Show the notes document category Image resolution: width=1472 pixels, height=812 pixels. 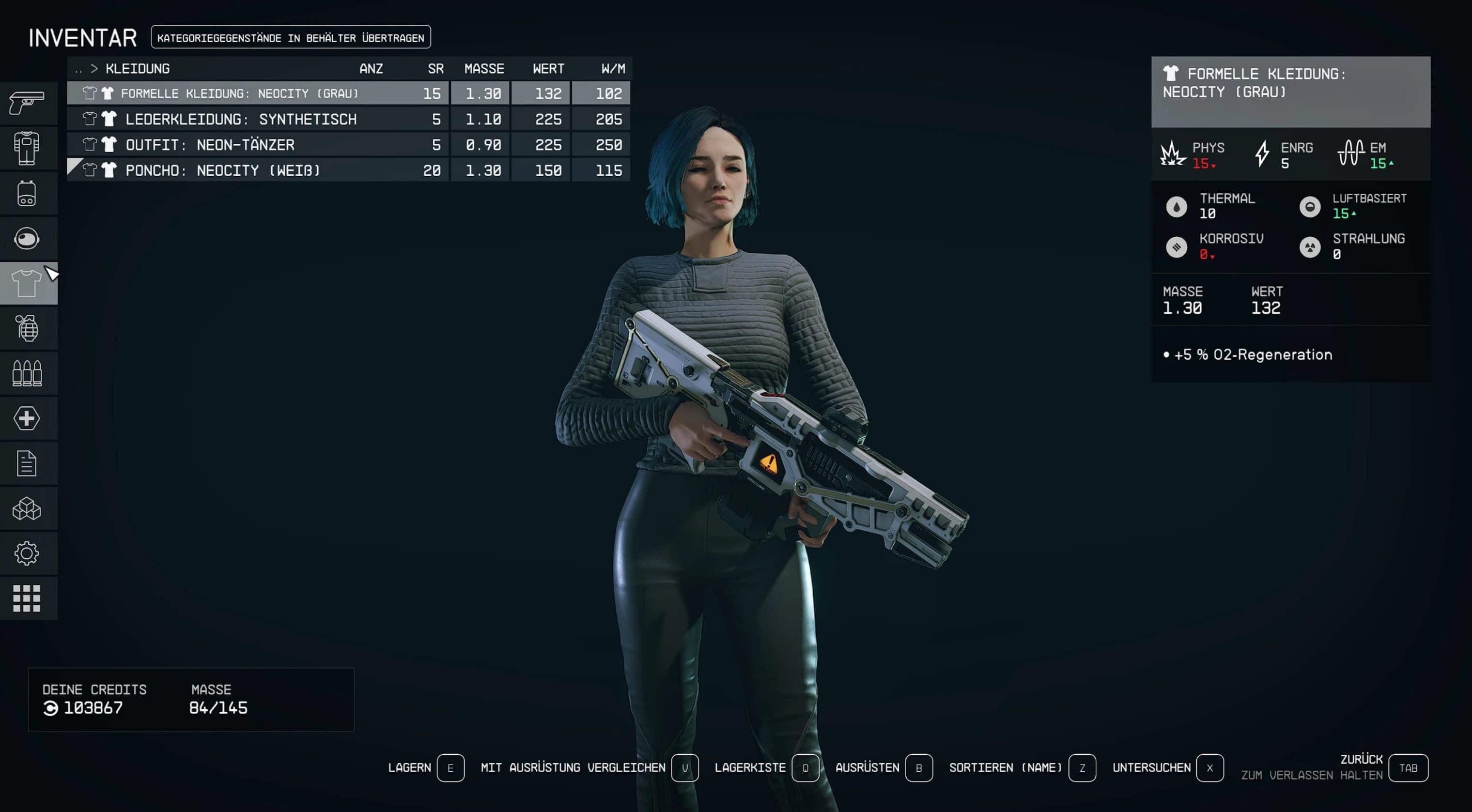(27, 463)
